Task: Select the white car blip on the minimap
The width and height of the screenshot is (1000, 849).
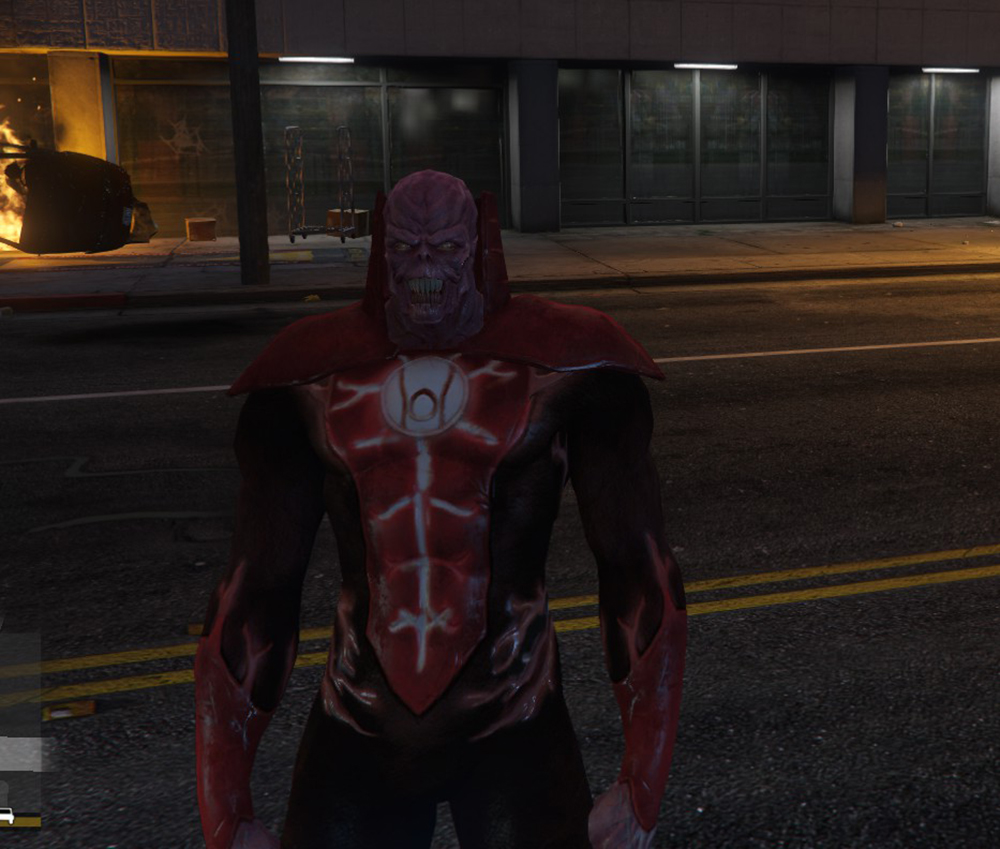Action: click(x=7, y=815)
